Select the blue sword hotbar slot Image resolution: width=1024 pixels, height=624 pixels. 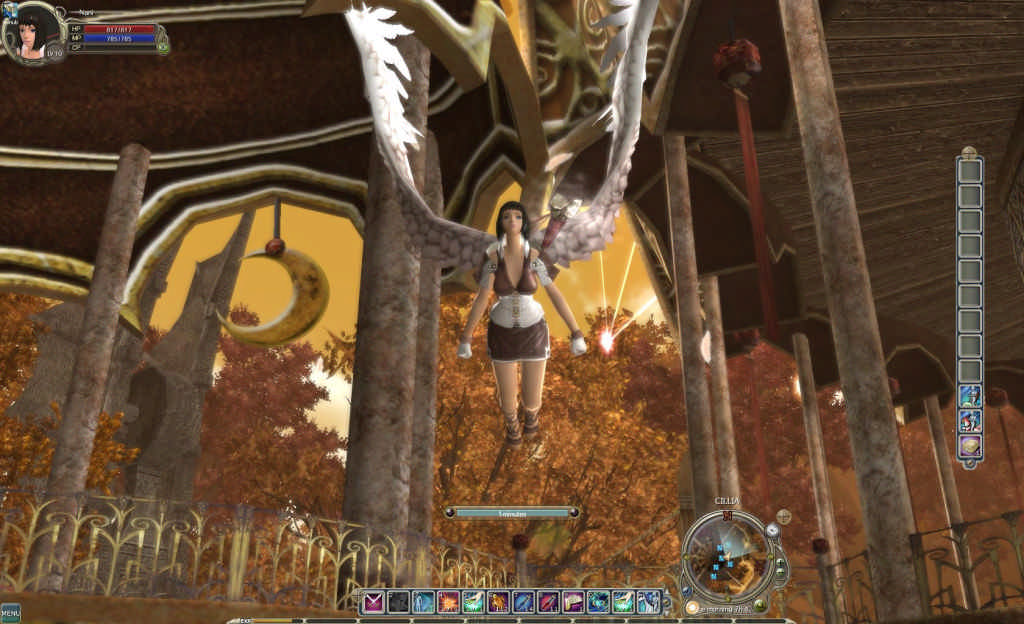pos(523,602)
